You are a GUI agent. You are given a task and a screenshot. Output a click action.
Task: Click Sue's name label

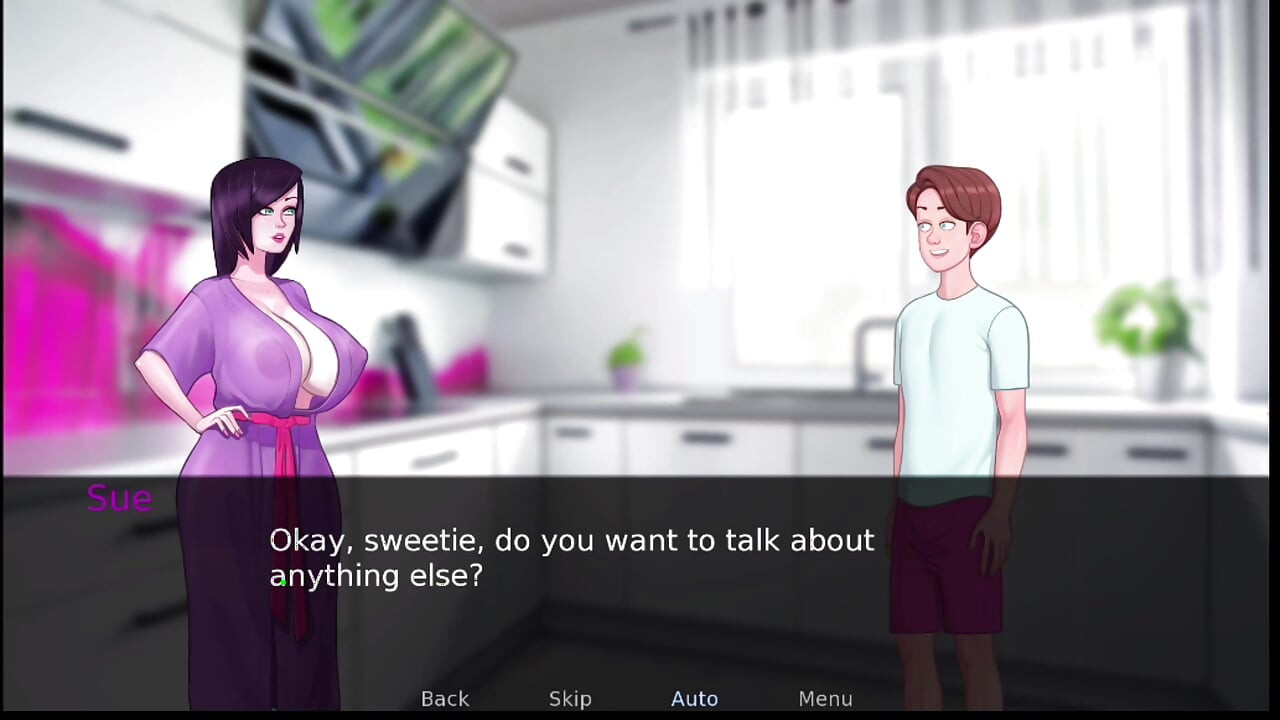point(118,498)
